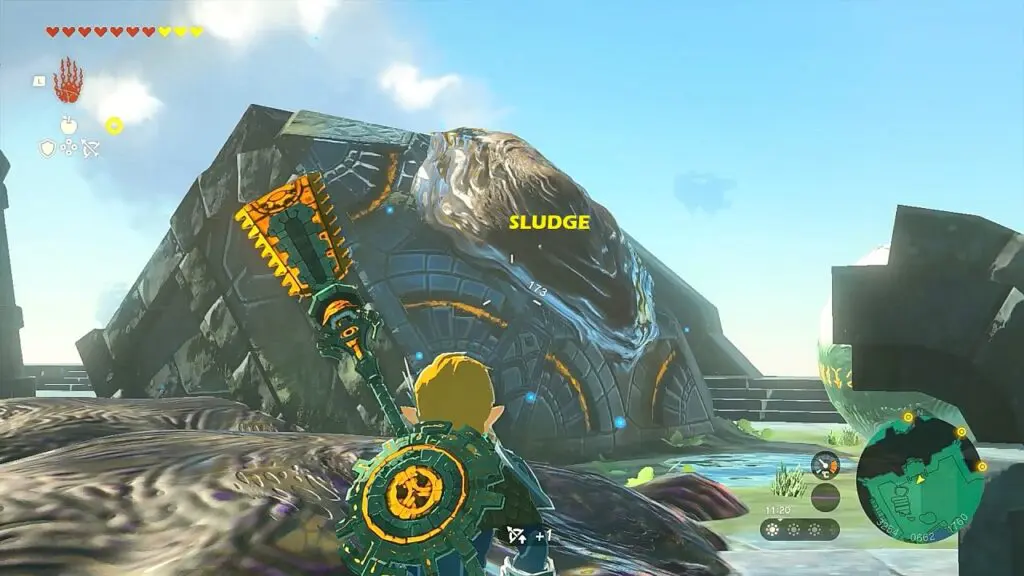Image resolution: width=1024 pixels, height=576 pixels.
Task: Open the shield quick-select icon
Action: pyautogui.click(x=47, y=148)
